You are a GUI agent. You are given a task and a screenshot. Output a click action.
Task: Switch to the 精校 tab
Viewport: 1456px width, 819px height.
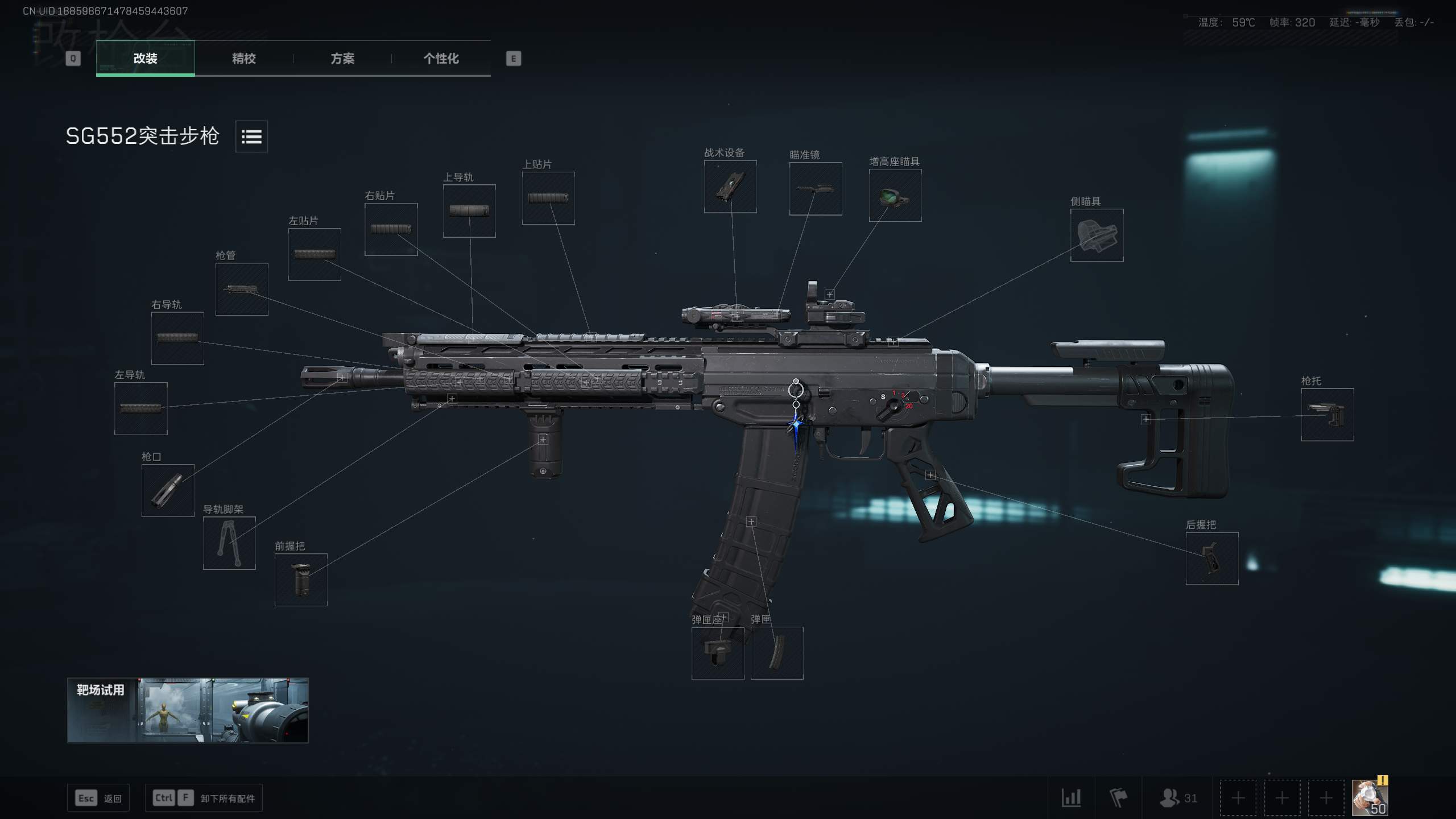point(243,59)
